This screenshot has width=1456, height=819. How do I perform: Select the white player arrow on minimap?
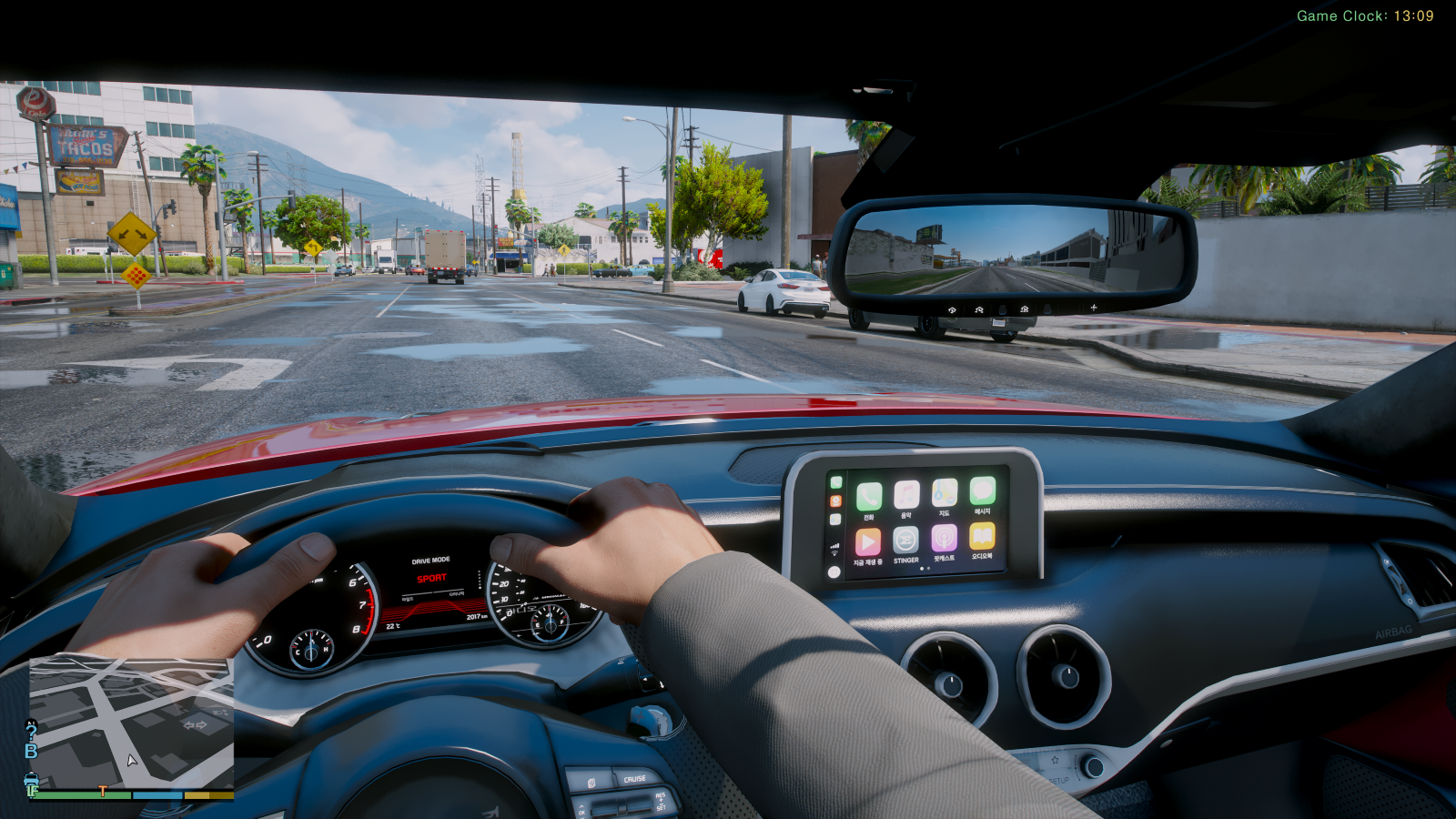click(x=132, y=760)
